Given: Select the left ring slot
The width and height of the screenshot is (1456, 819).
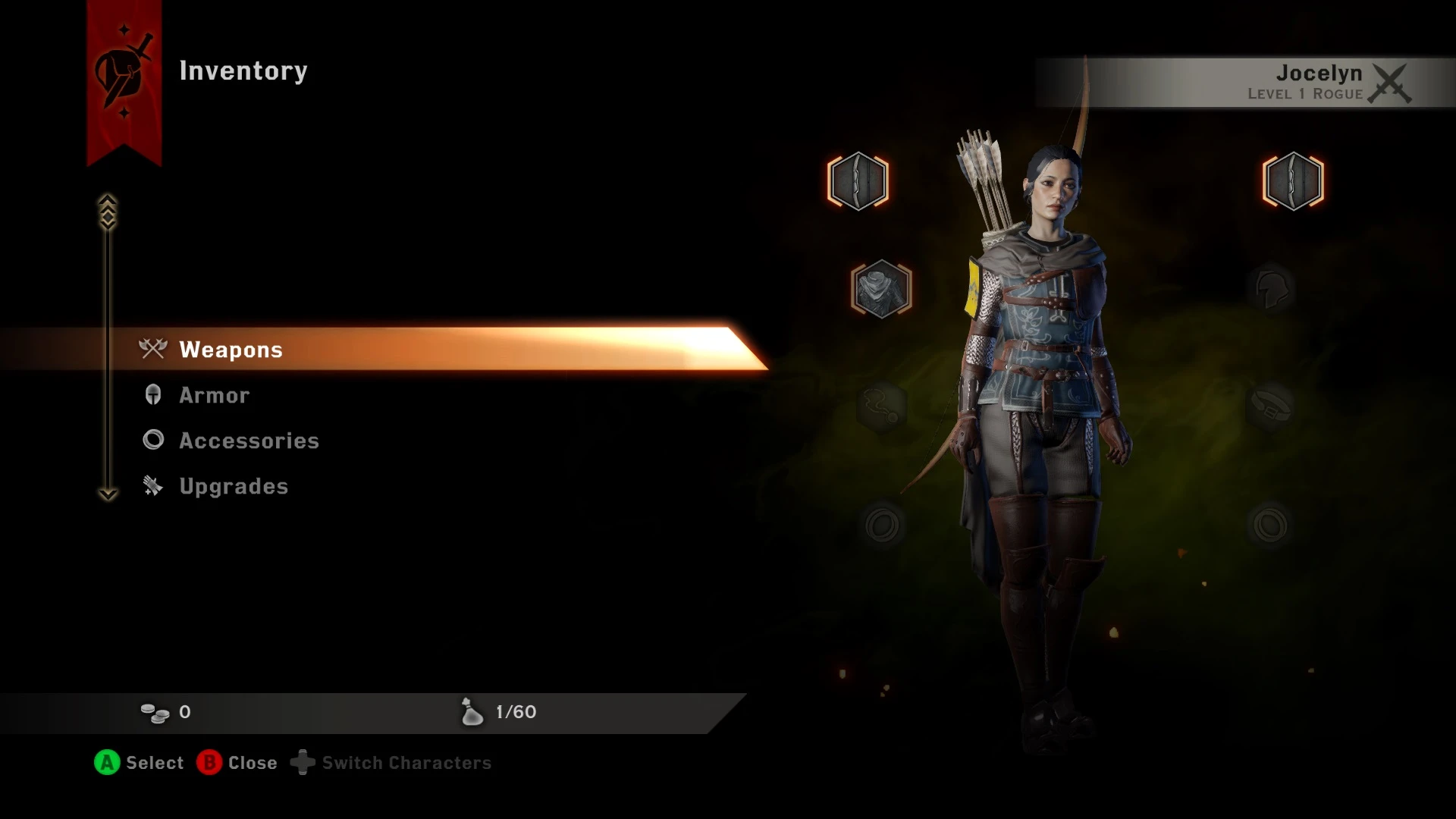Looking at the screenshot, I should point(881,522).
